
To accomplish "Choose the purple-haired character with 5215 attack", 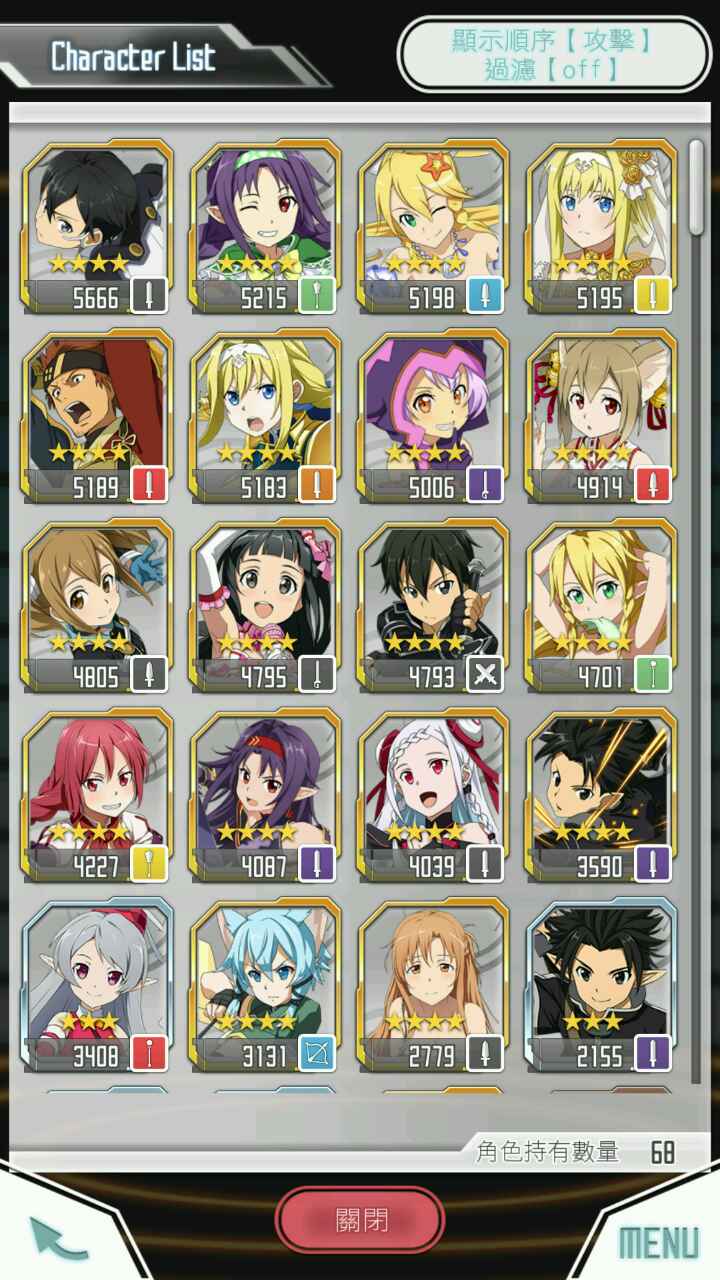I will pos(265,228).
